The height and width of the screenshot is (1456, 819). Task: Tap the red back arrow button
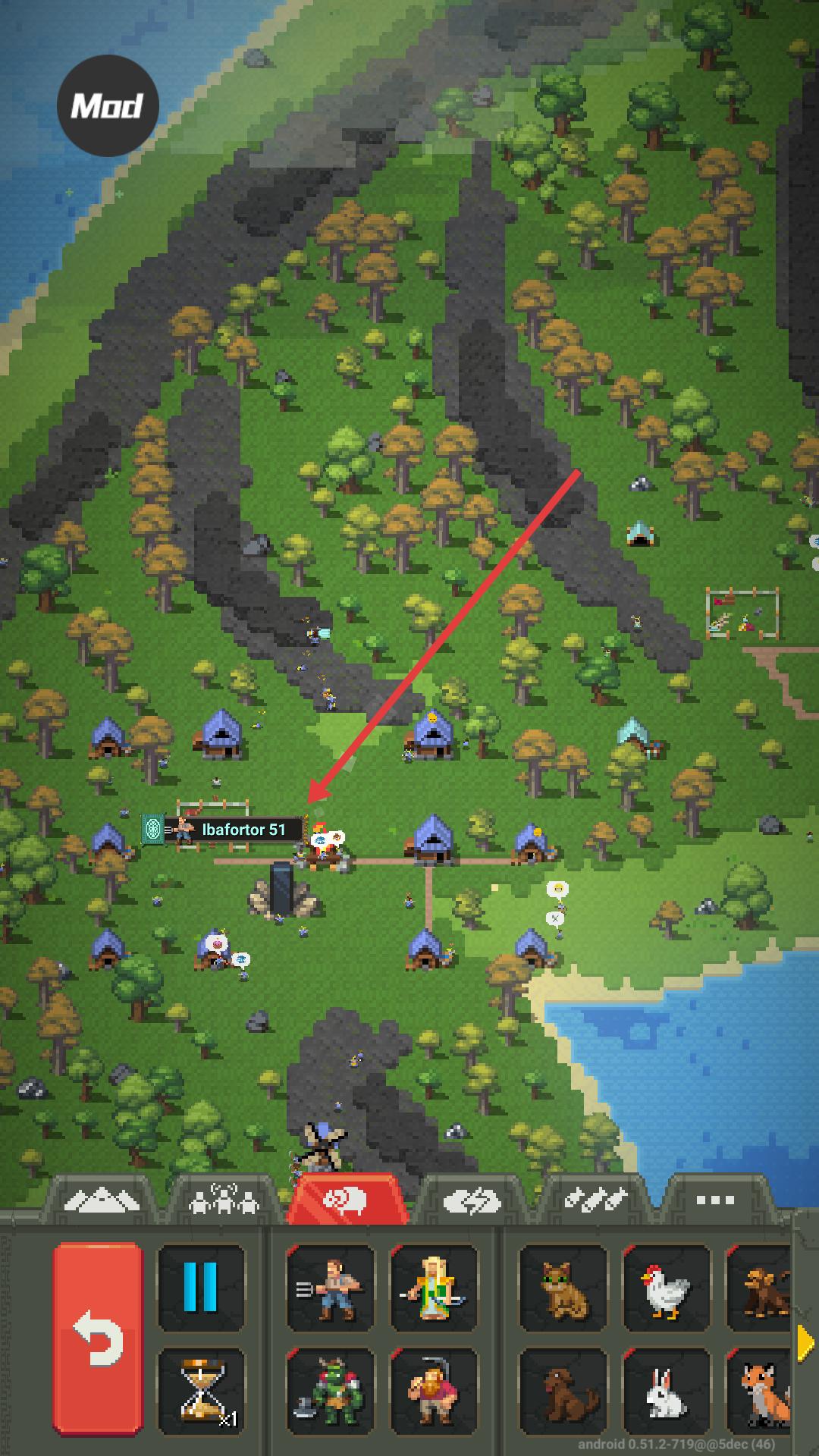point(98,1338)
